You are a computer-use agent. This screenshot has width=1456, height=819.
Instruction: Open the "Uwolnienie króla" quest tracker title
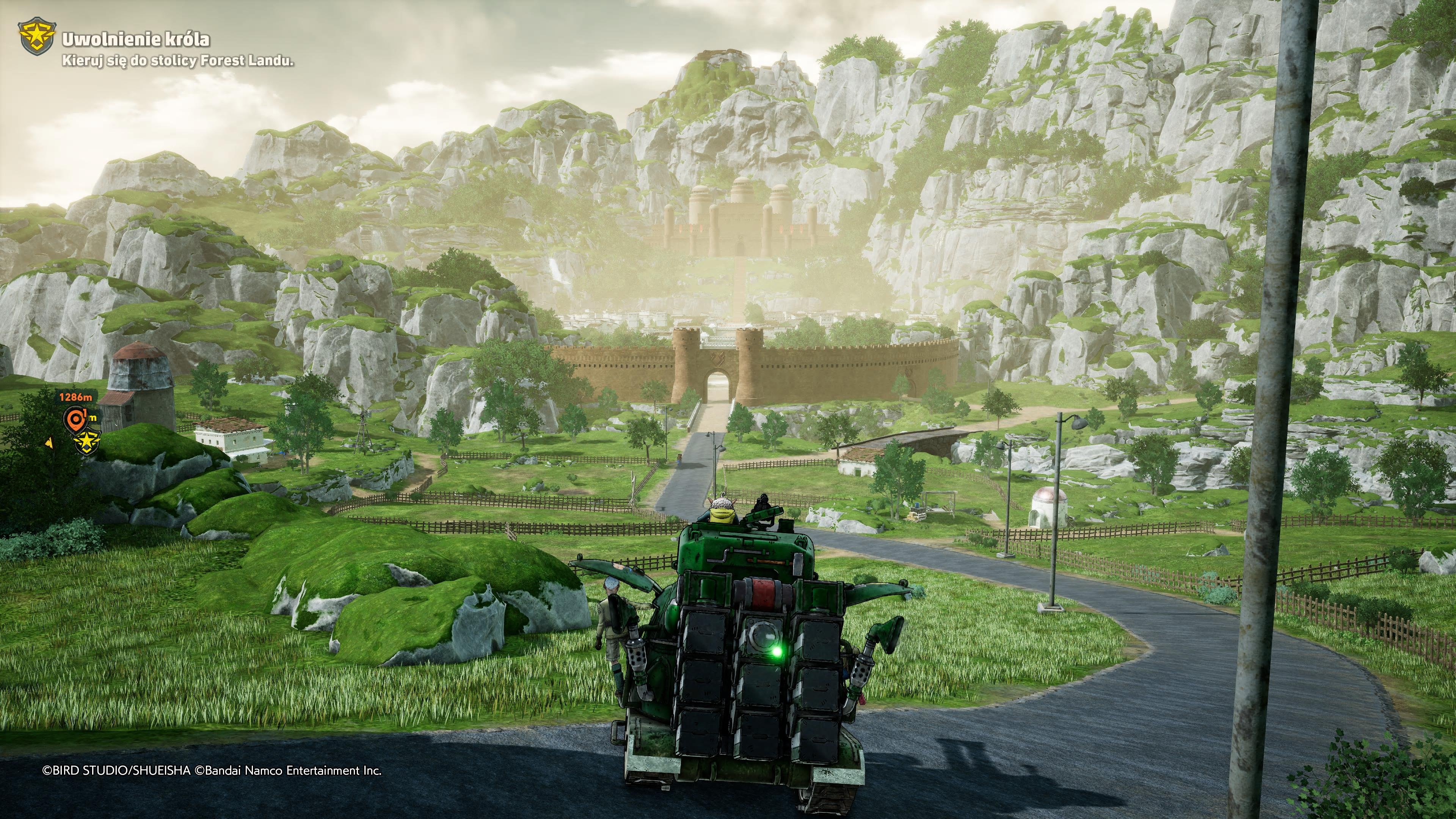136,39
